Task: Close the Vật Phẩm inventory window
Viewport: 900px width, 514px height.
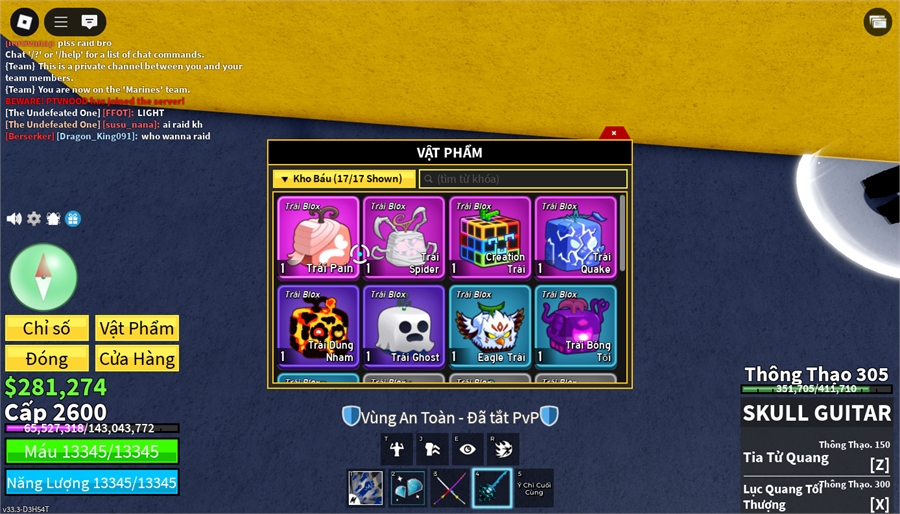Action: 614,132
